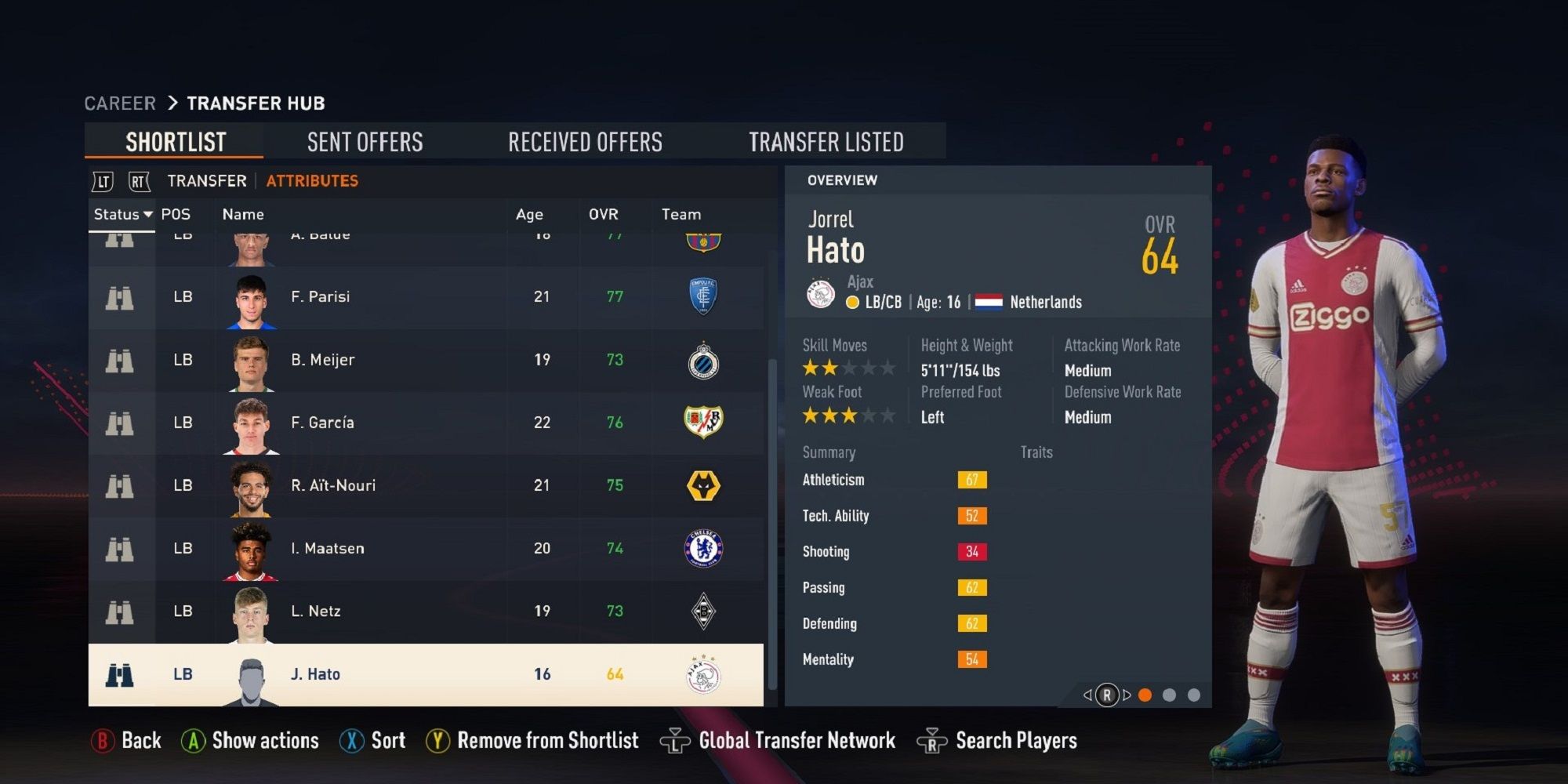Click Remove from Shortlist
1568x784 pixels.
pyautogui.click(x=547, y=739)
